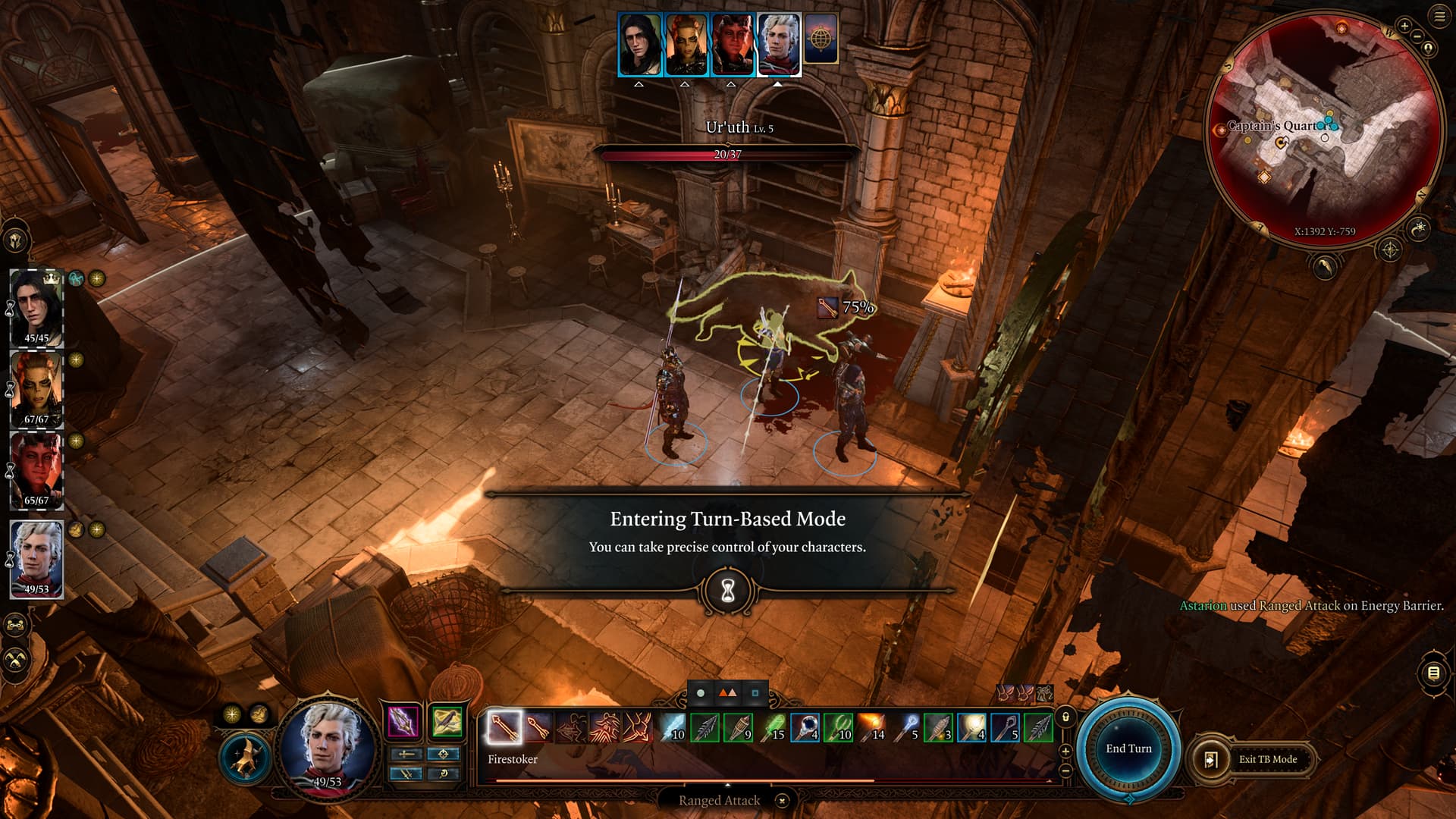Cancel the Ranged Attack action

point(782,800)
